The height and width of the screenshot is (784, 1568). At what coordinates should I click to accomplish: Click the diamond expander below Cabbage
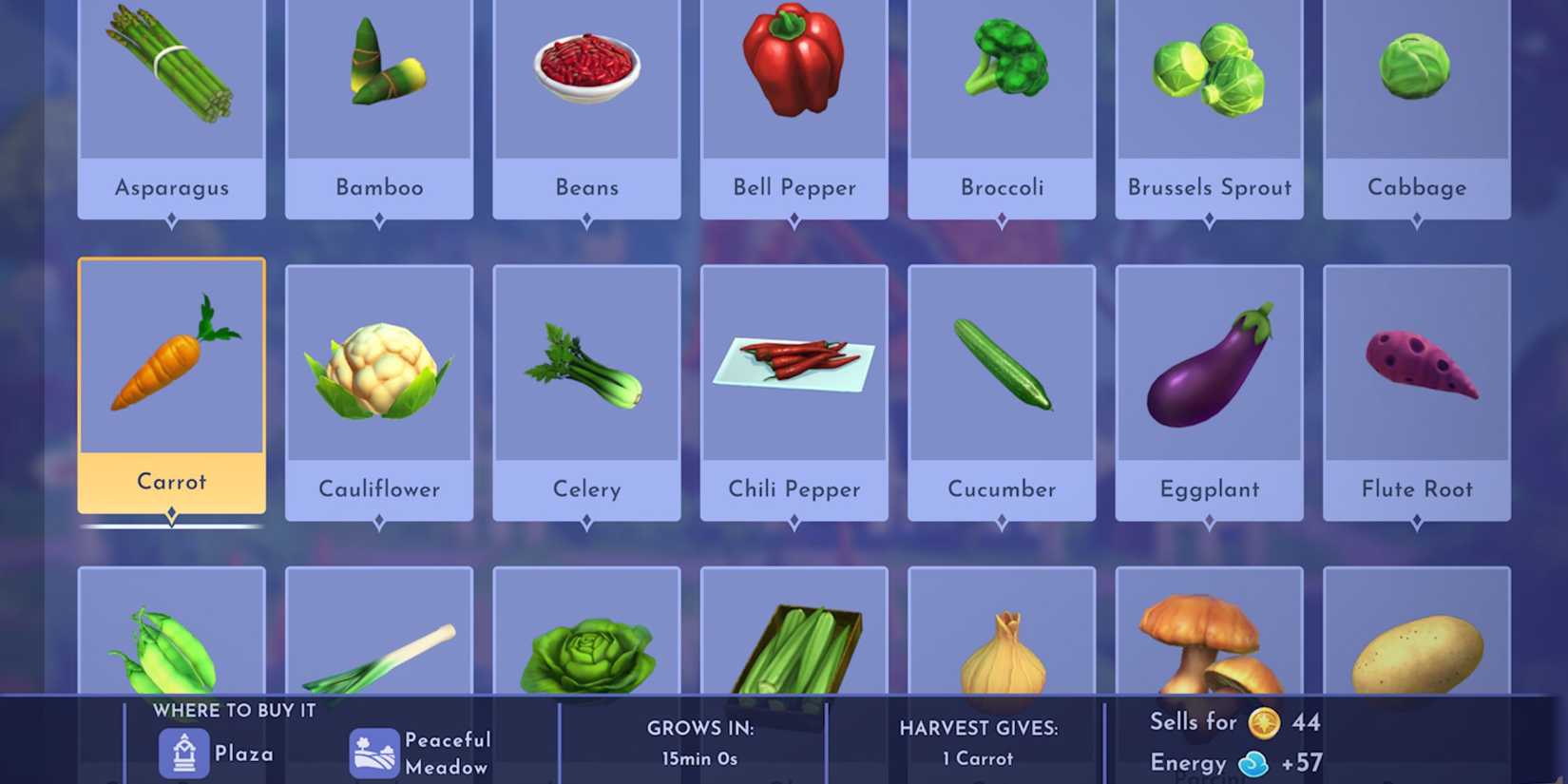click(x=1416, y=219)
